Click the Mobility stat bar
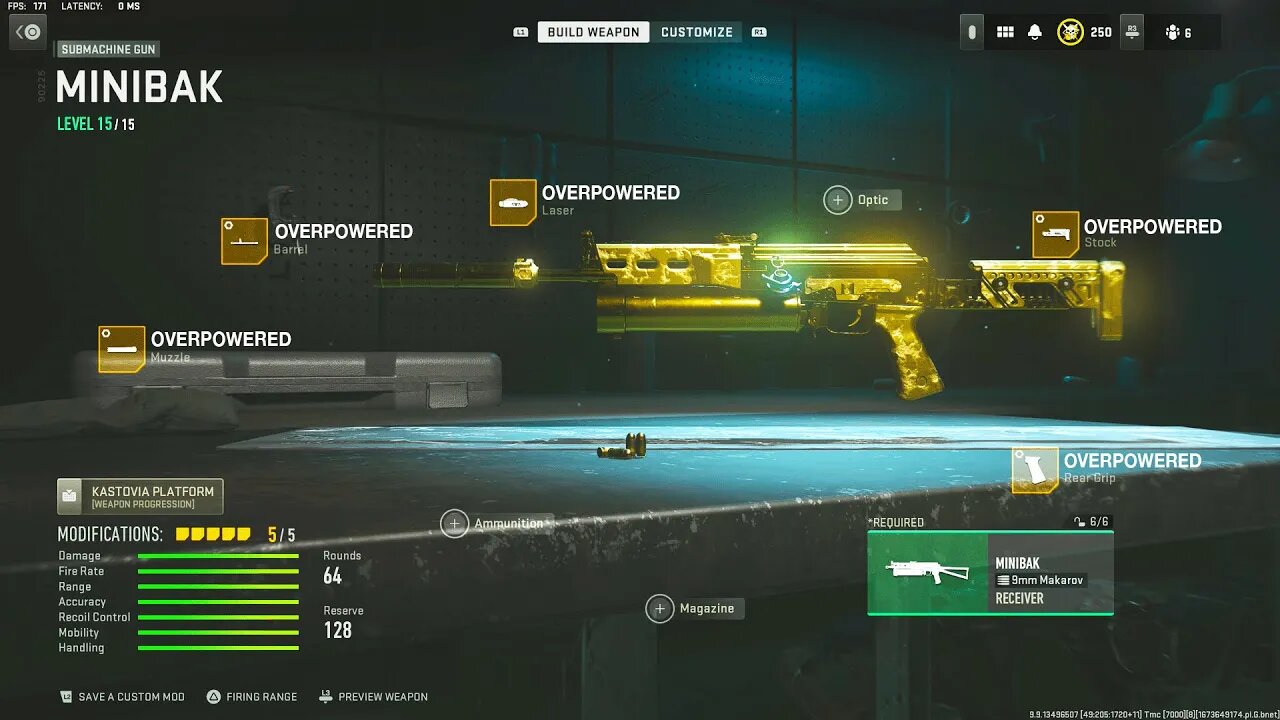 coord(218,632)
